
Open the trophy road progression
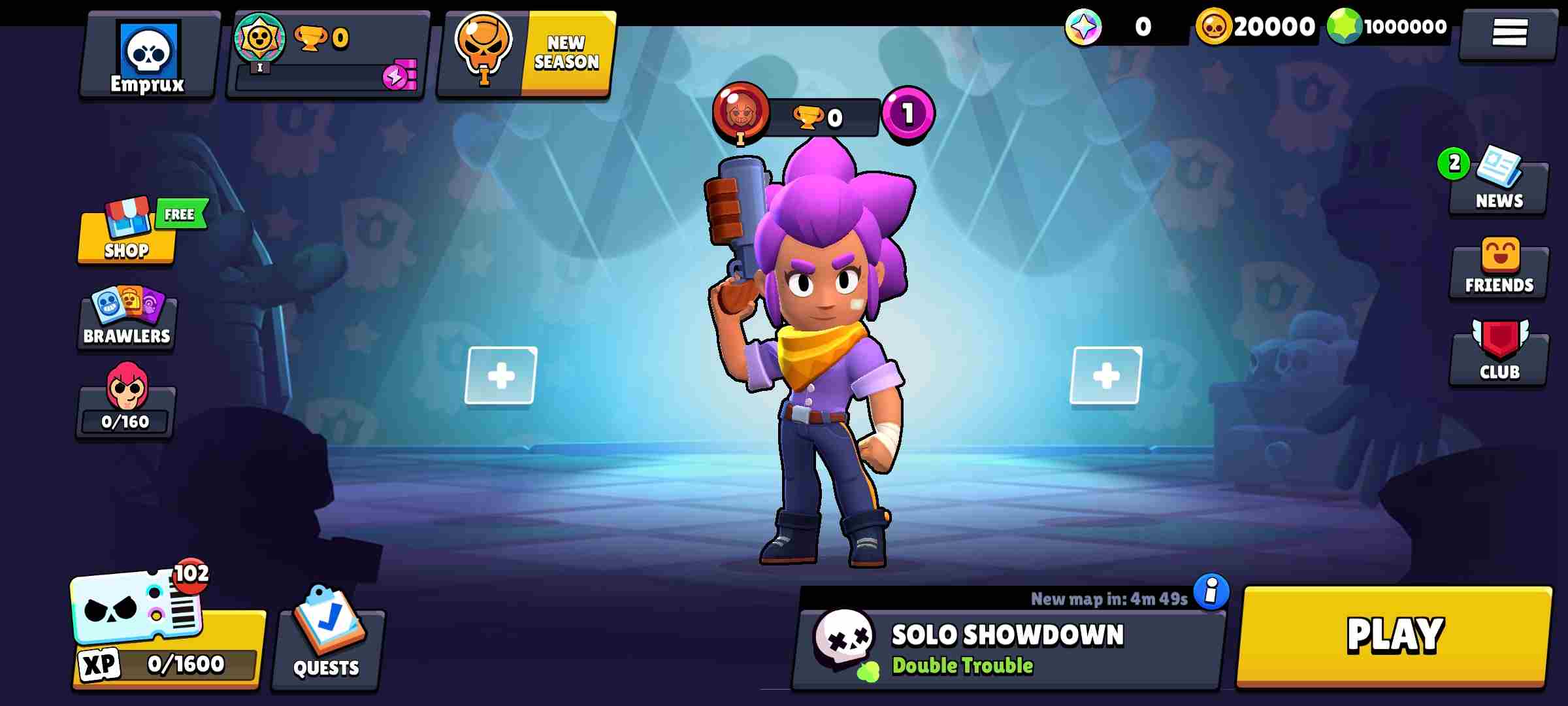tap(327, 49)
